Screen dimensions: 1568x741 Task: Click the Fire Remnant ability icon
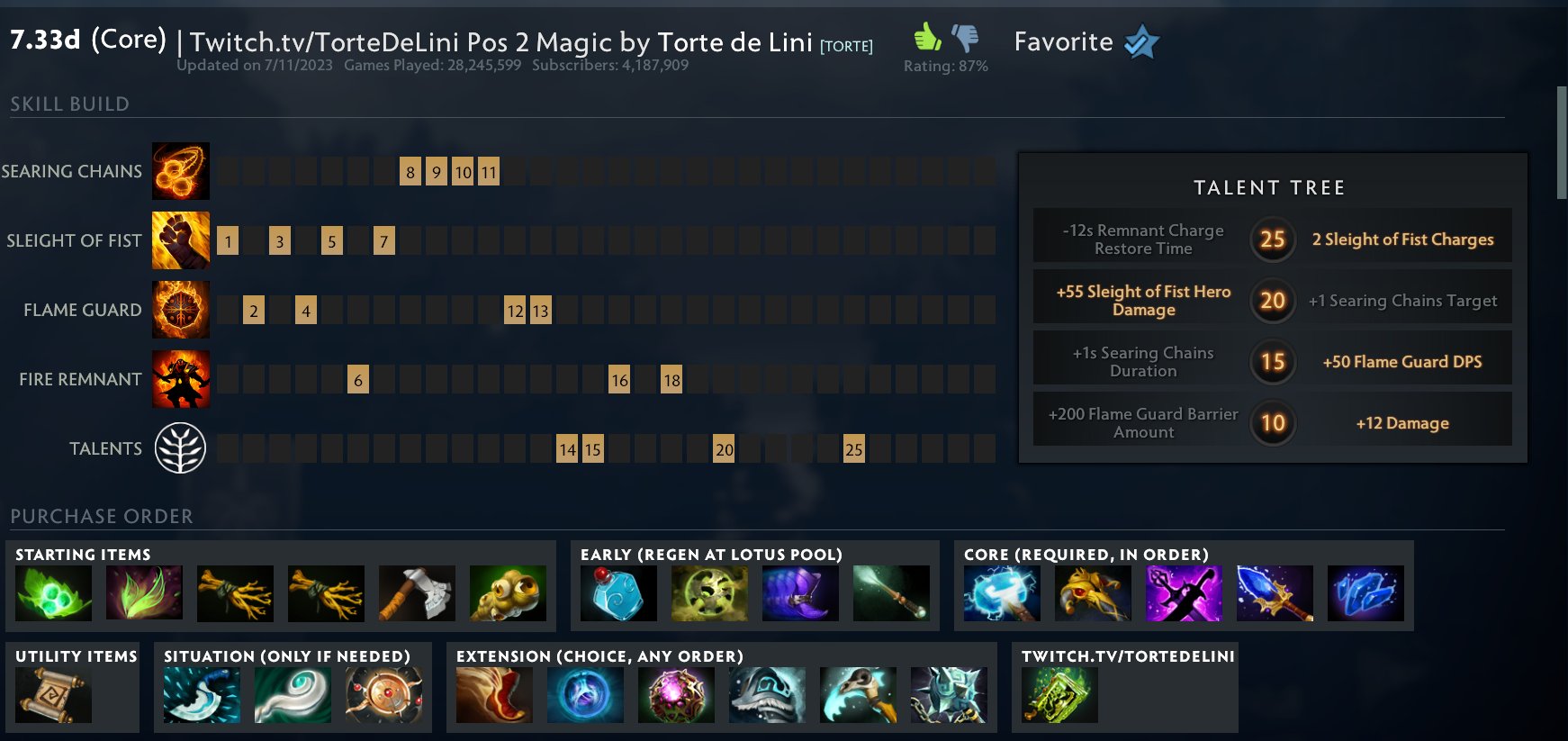[x=180, y=379]
